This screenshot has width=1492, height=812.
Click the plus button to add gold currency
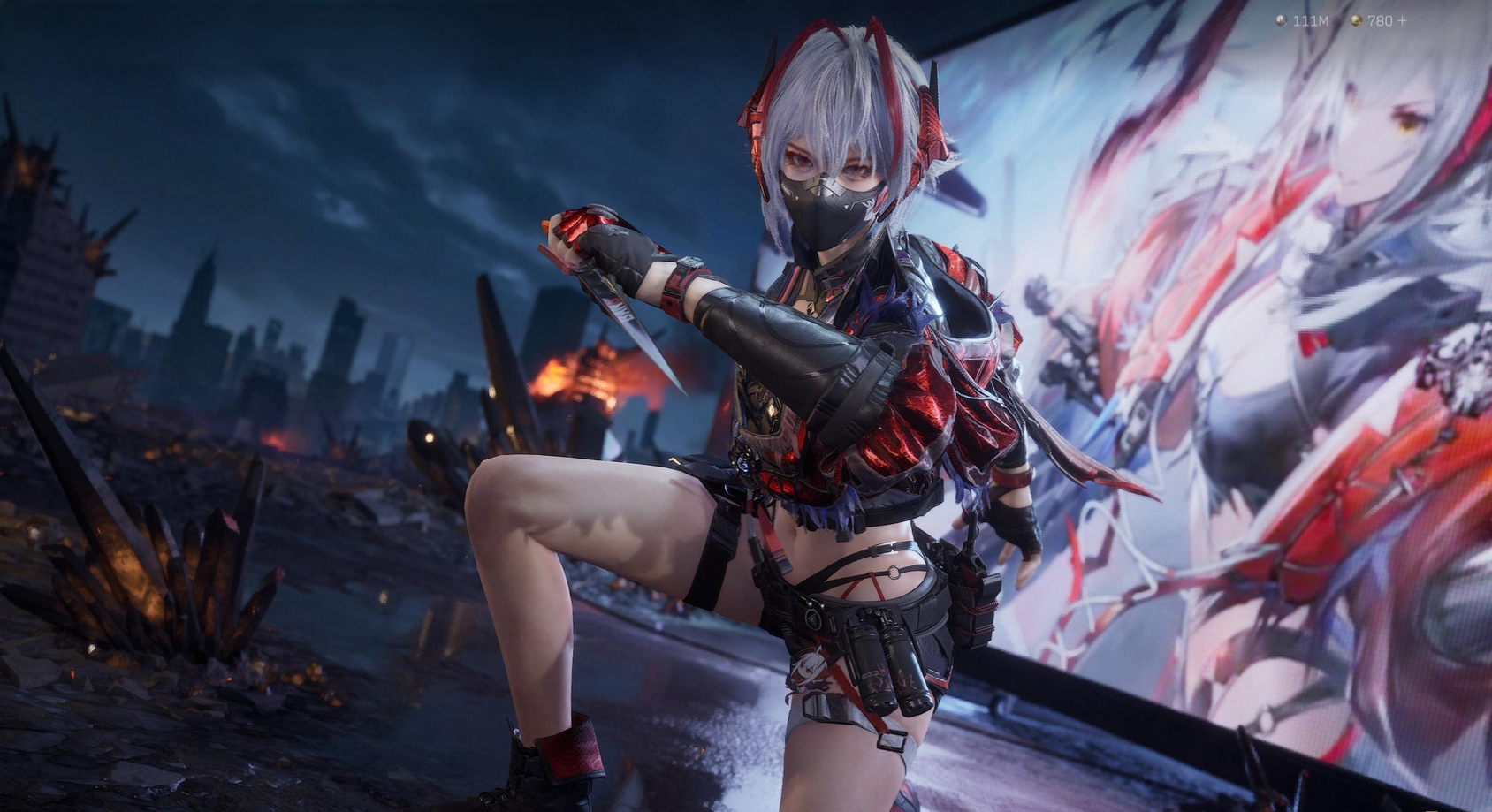[x=1402, y=20]
